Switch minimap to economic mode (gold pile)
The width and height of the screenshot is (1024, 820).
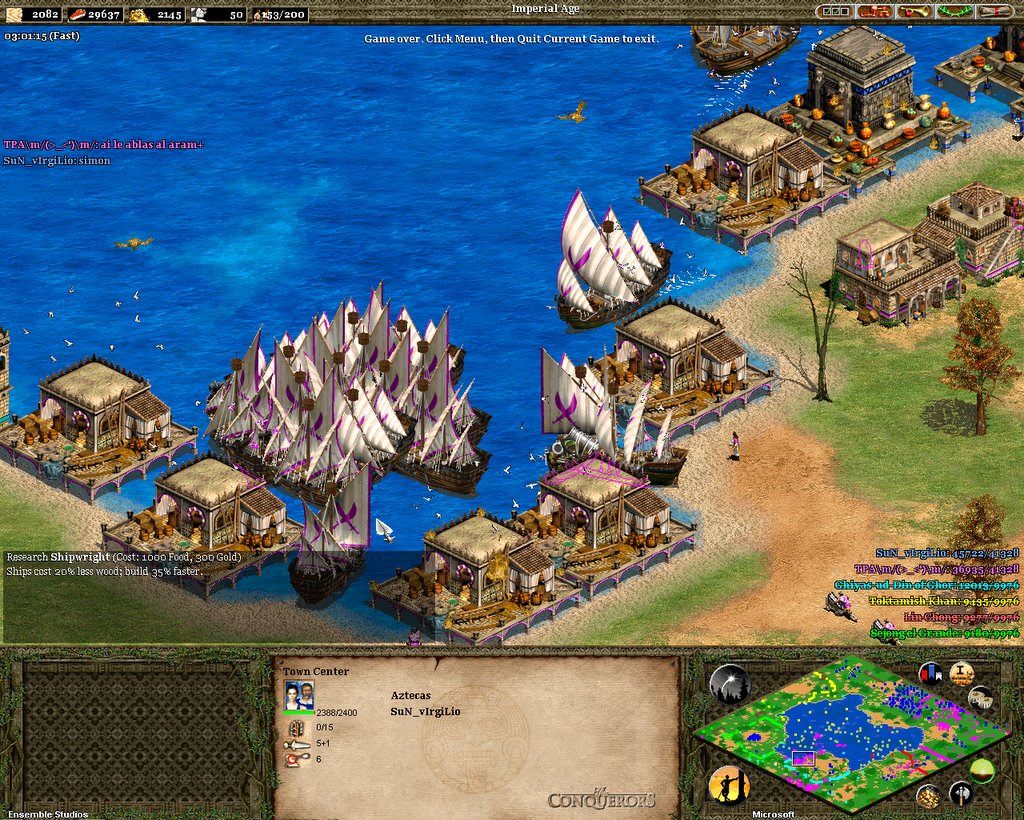[x=929, y=795]
